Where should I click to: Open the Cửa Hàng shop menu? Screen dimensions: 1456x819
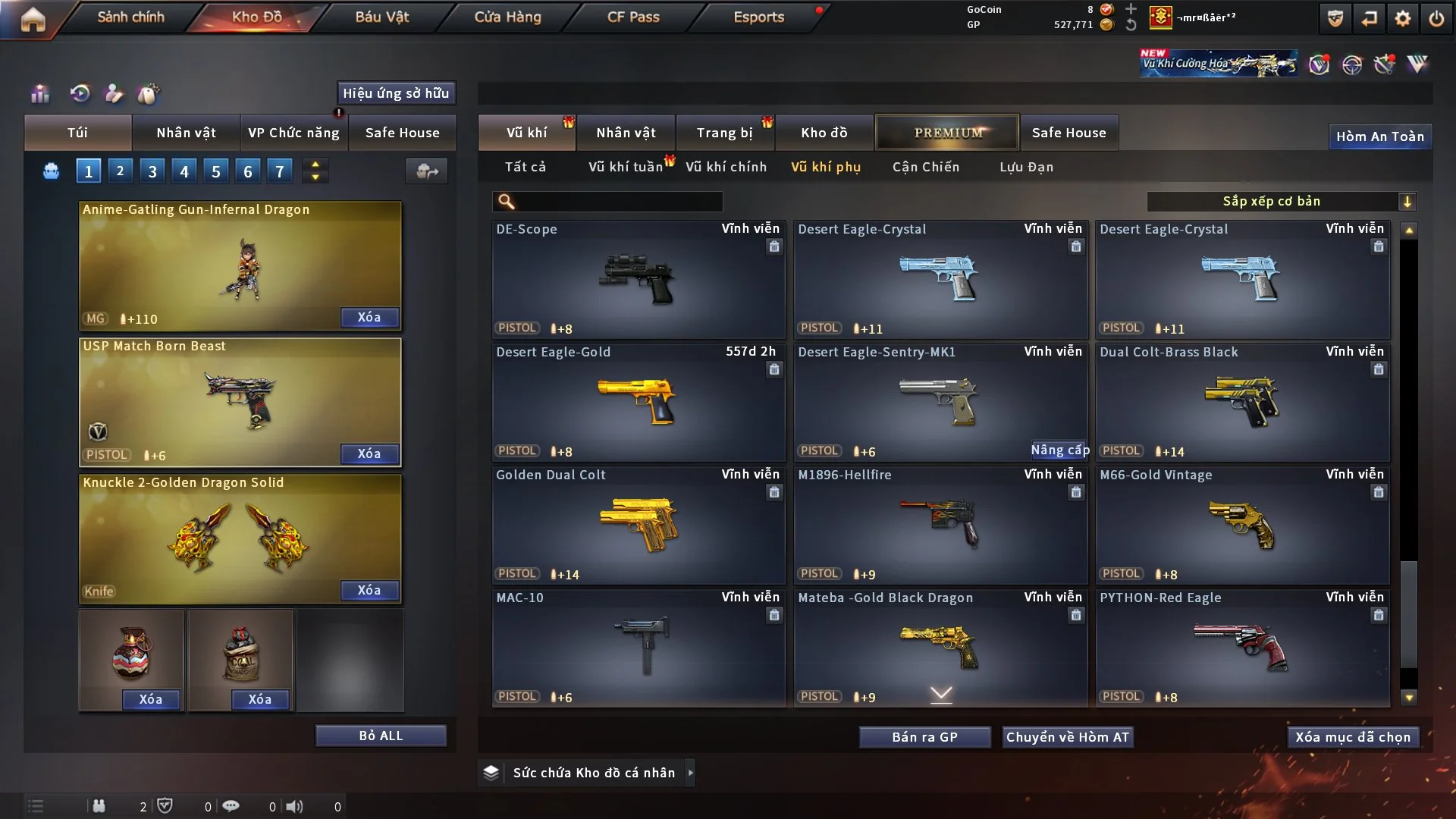pos(507,17)
